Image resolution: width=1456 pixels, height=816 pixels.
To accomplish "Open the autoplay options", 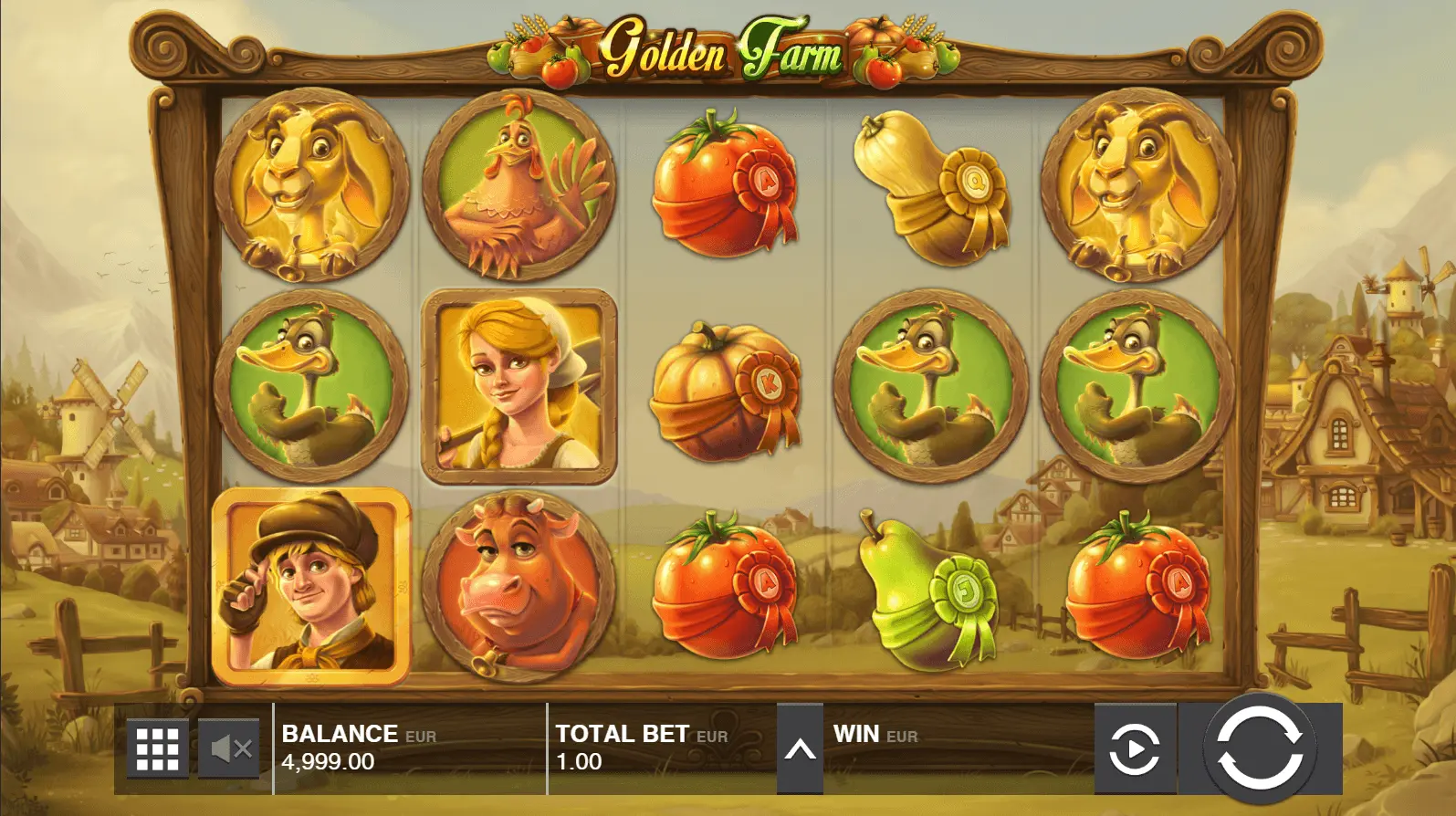I will coord(1135,748).
